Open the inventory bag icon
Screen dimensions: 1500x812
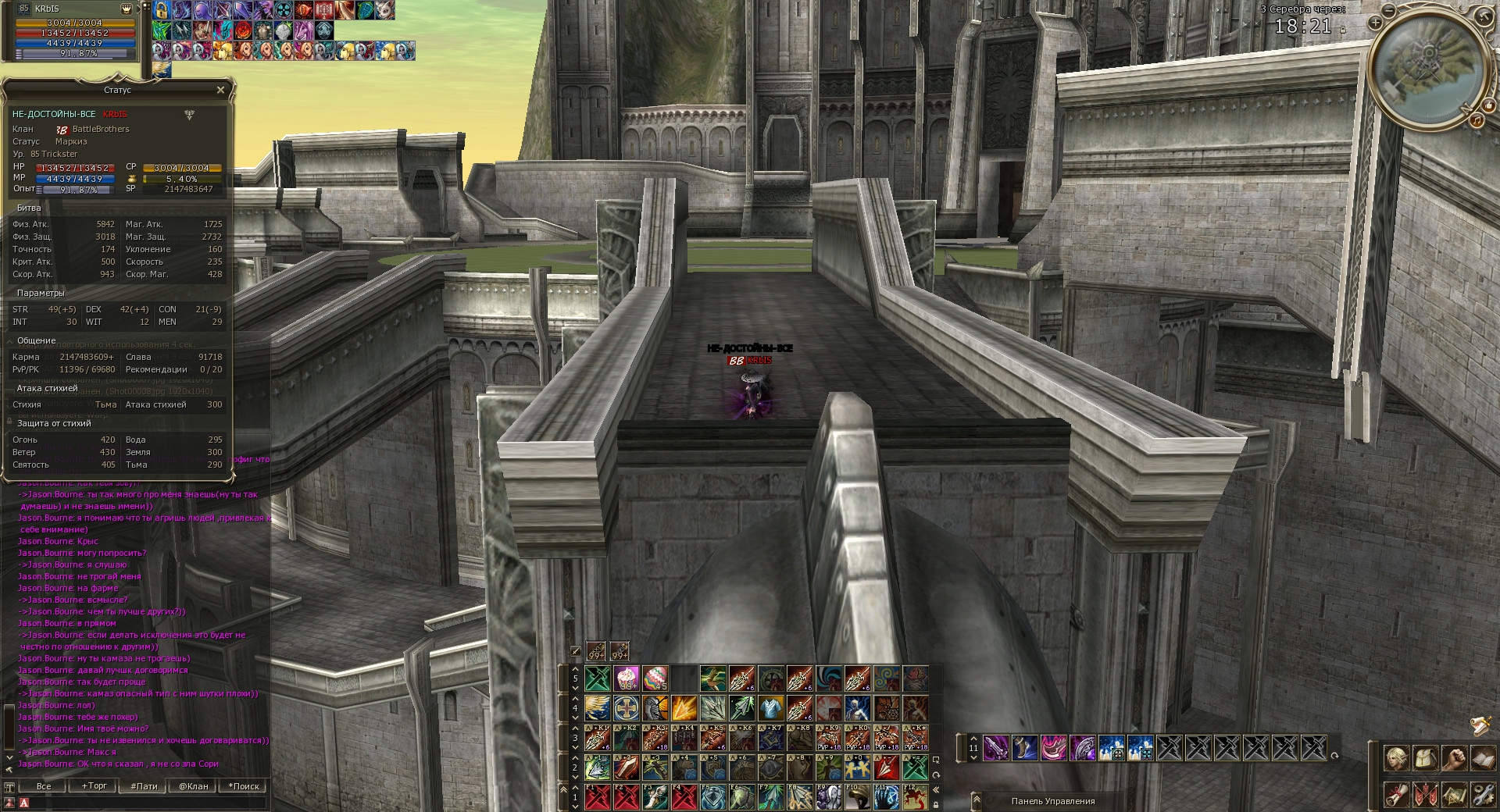(x=1425, y=758)
